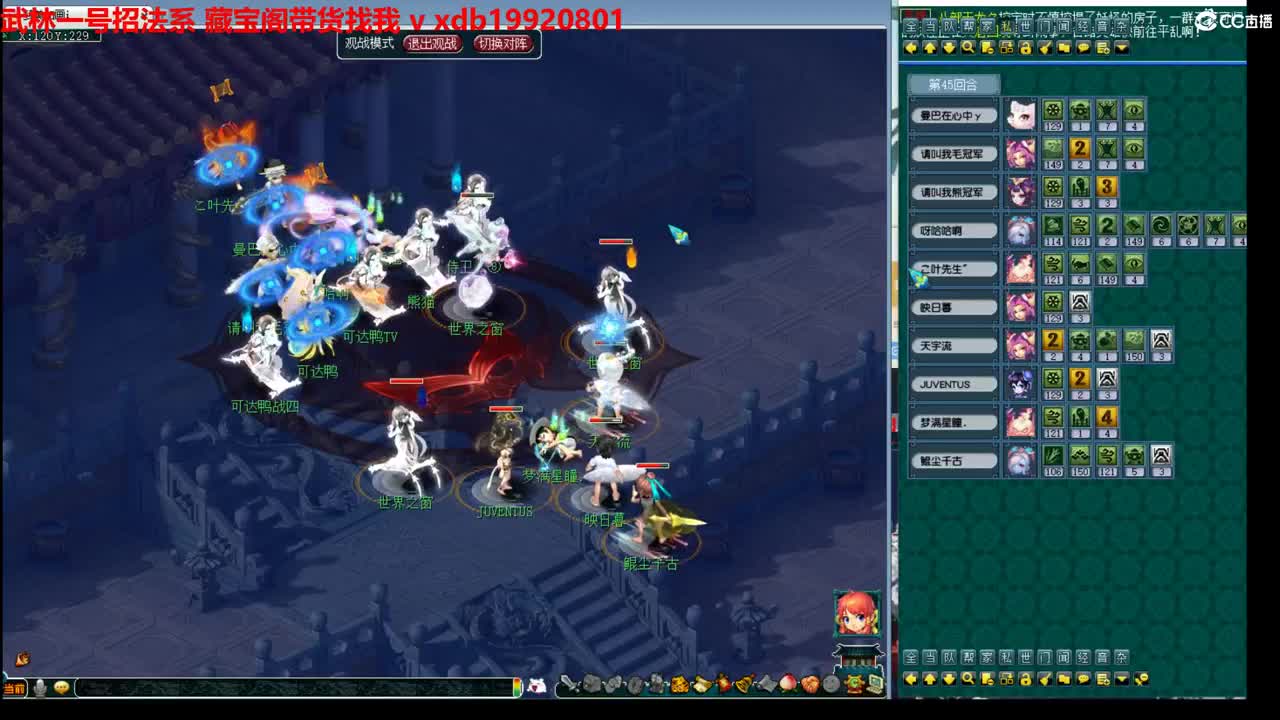Click 退出观战 to exit spectator mode

tap(434, 44)
